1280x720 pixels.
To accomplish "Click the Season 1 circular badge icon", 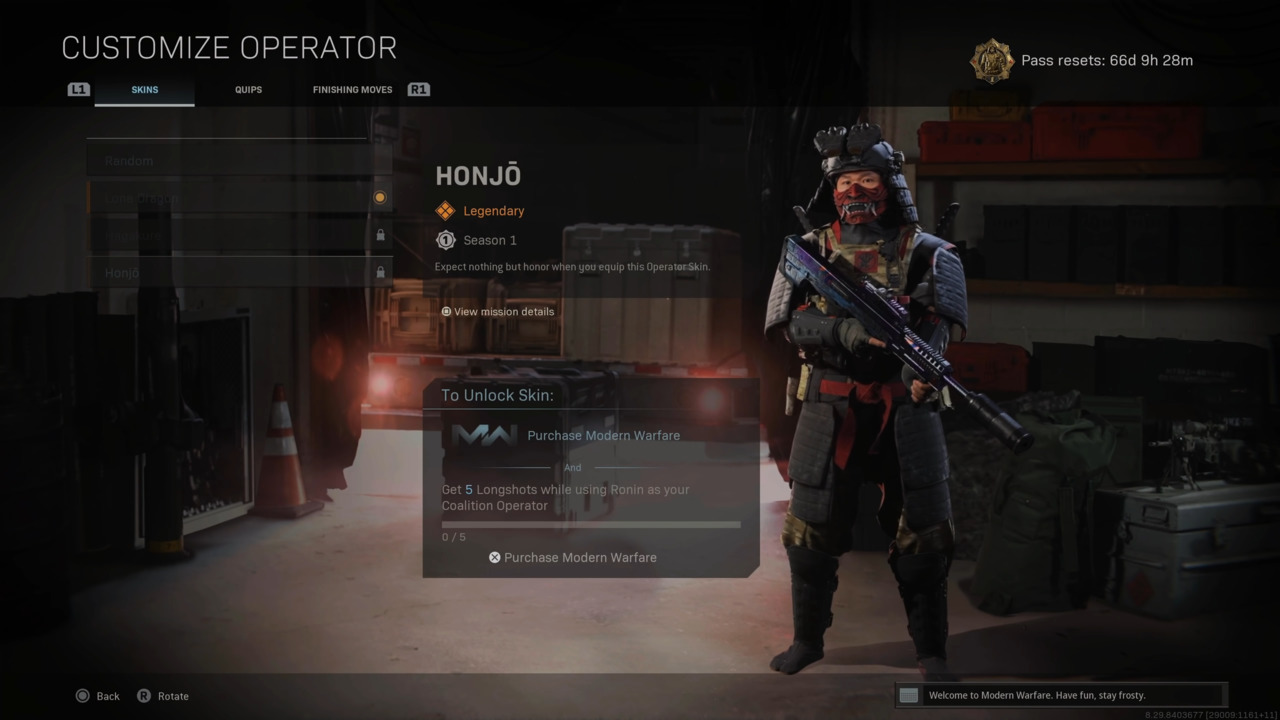I will 445,240.
